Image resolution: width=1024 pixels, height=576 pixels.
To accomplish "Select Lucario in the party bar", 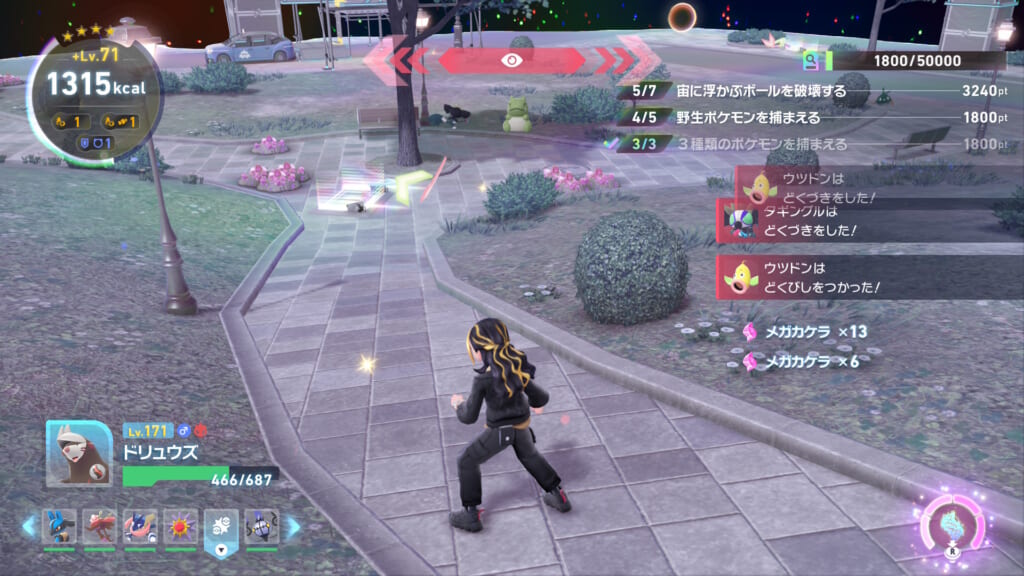I will coord(58,526).
